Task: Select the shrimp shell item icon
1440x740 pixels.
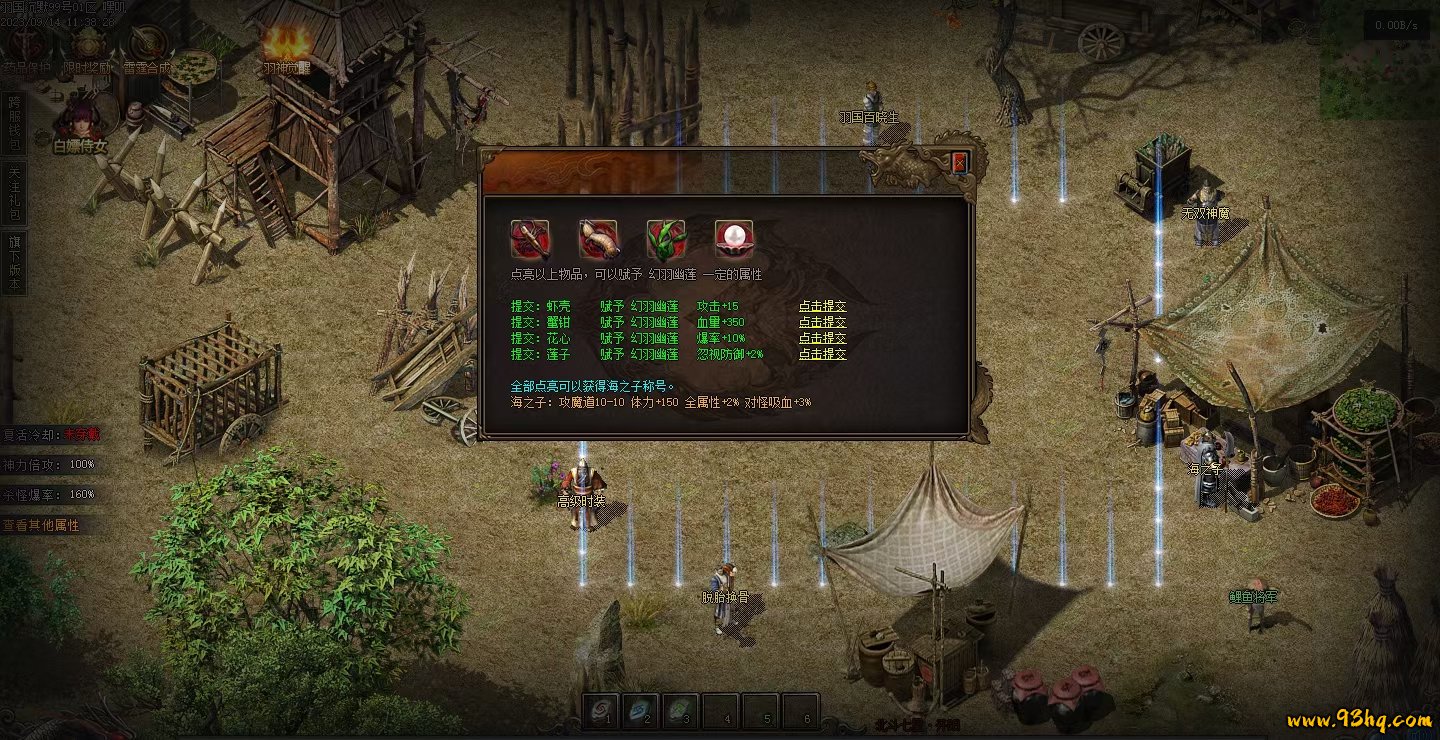Action: click(x=530, y=240)
